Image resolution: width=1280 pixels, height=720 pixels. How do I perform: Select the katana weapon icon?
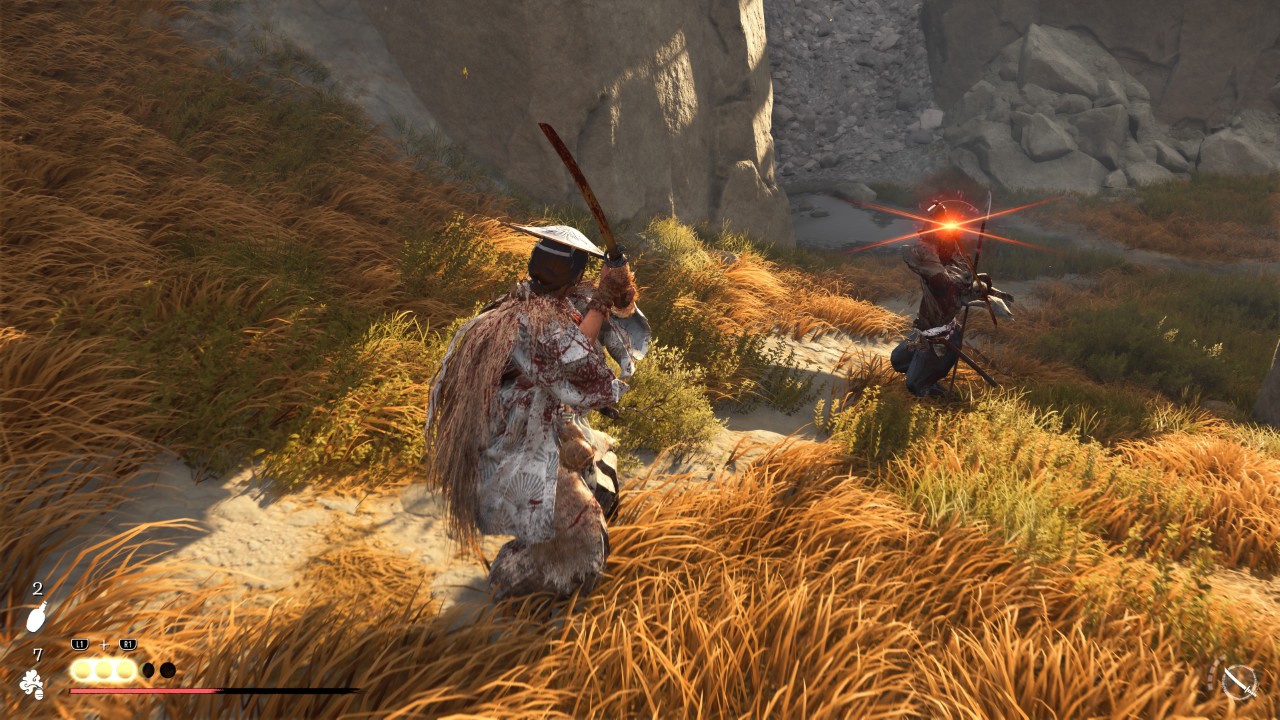(1239, 682)
